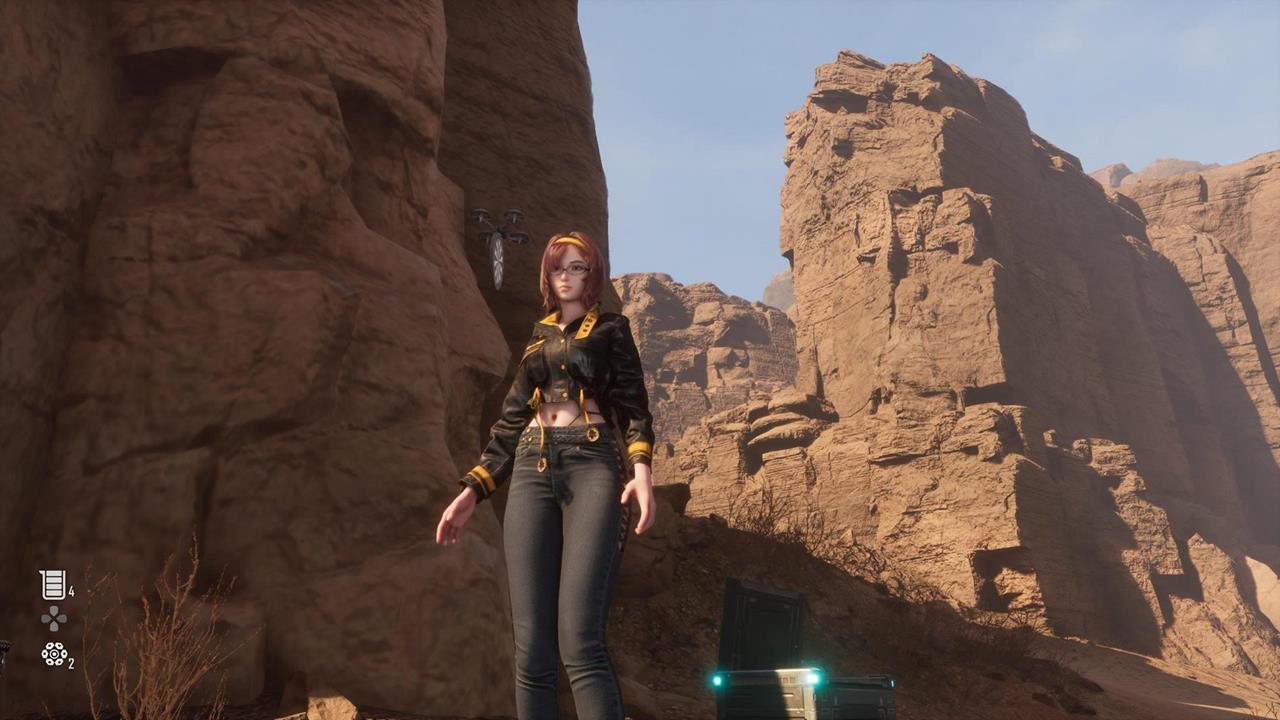Use the beaker-shaped healing potion item
The width and height of the screenshot is (1280, 720).
tap(53, 585)
